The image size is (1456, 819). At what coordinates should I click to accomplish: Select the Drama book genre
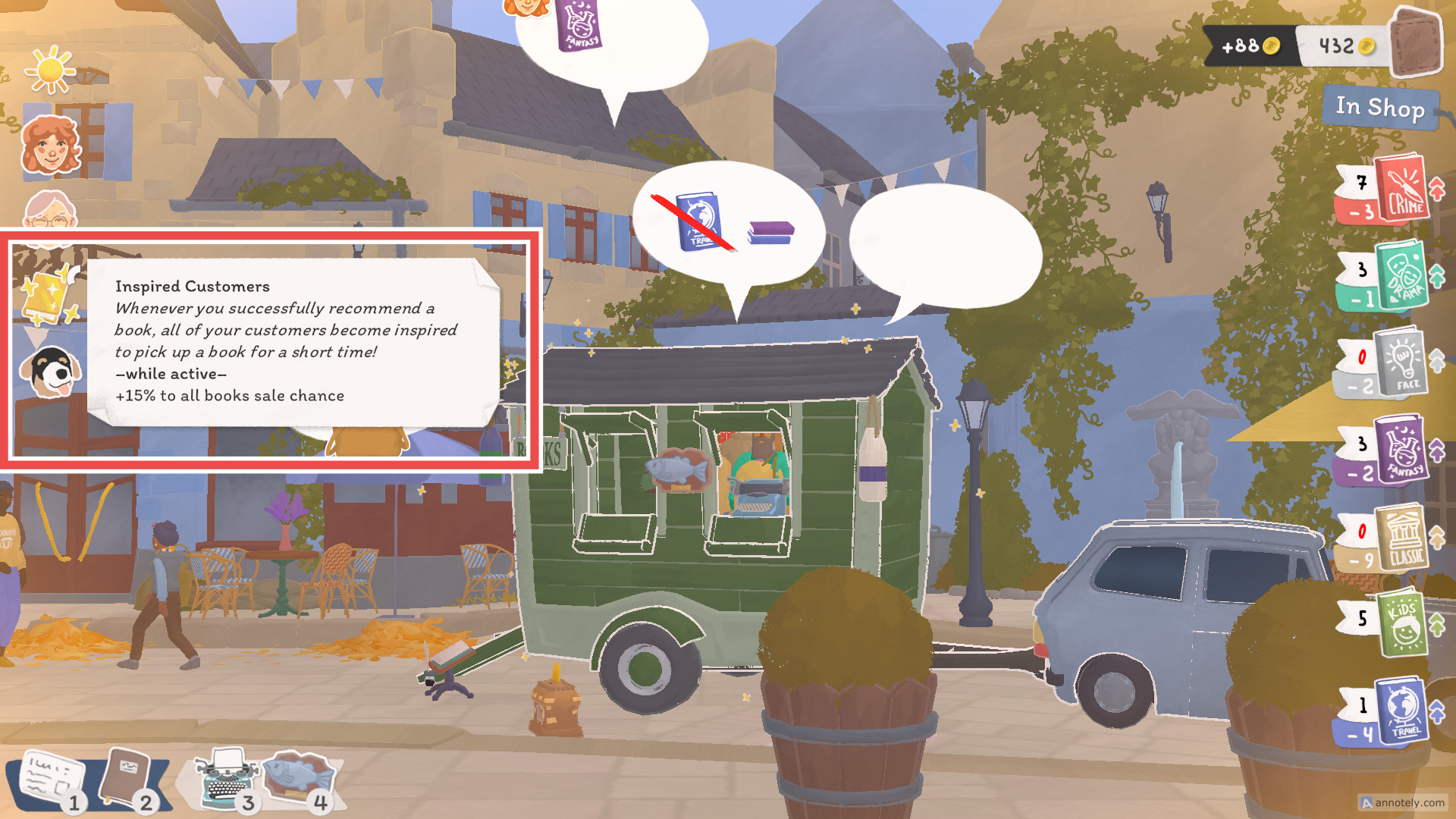[1402, 275]
